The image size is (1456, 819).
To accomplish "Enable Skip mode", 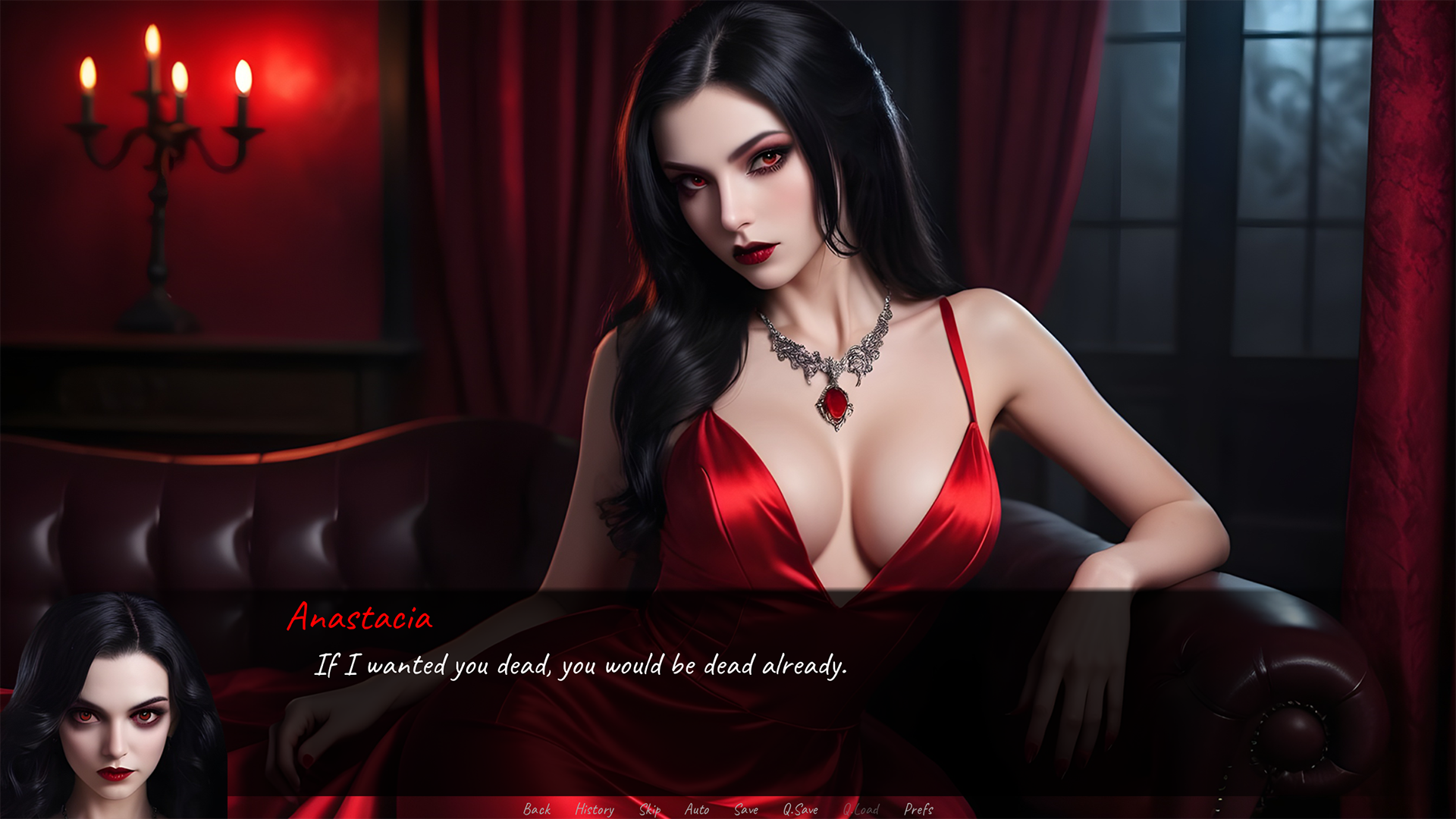I will pos(650,810).
